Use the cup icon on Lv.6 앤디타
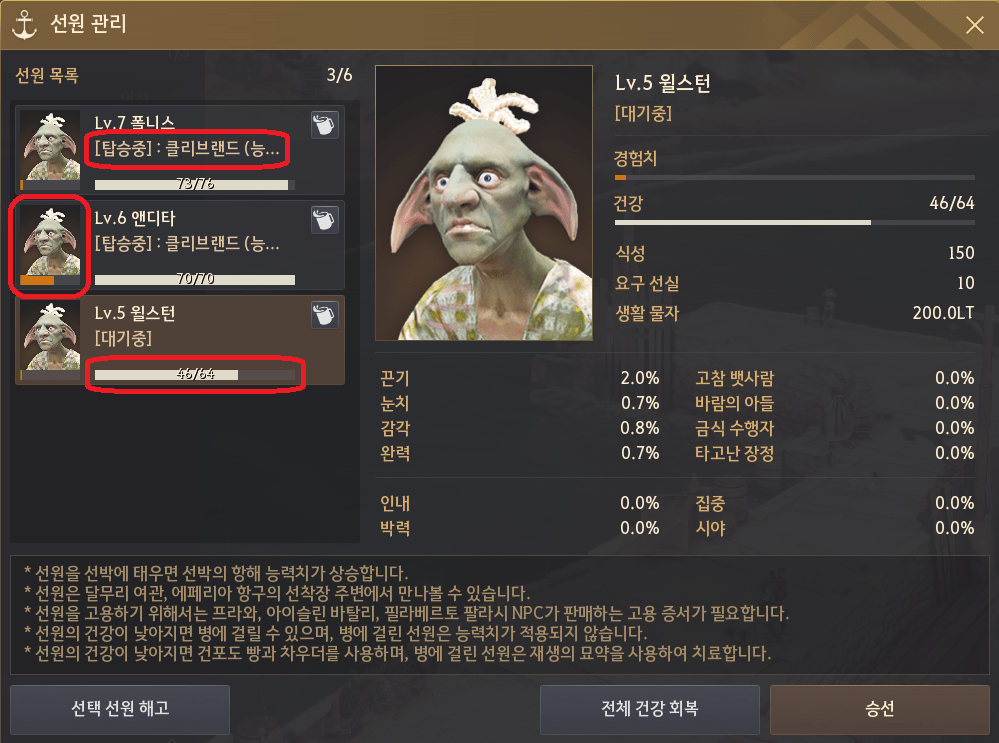Viewport: 999px width, 743px height. click(325, 219)
